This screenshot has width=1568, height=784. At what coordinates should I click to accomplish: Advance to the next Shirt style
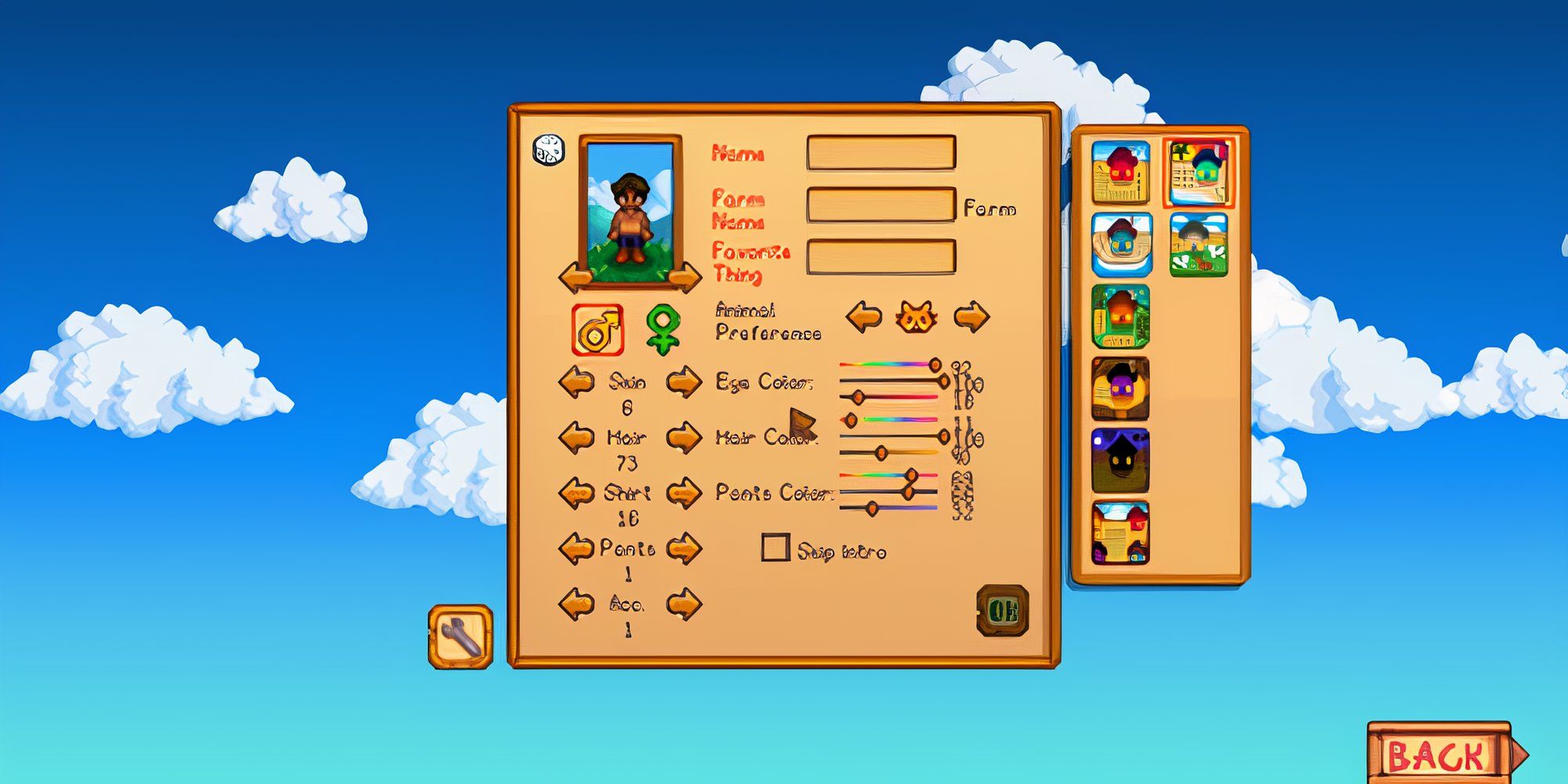click(684, 494)
